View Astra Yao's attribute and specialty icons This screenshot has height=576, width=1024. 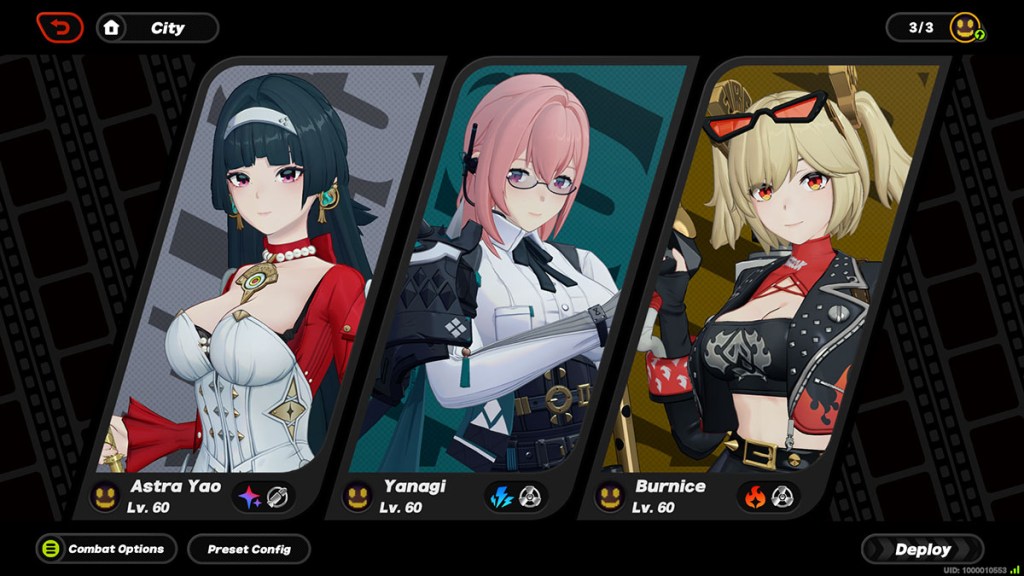tap(264, 497)
